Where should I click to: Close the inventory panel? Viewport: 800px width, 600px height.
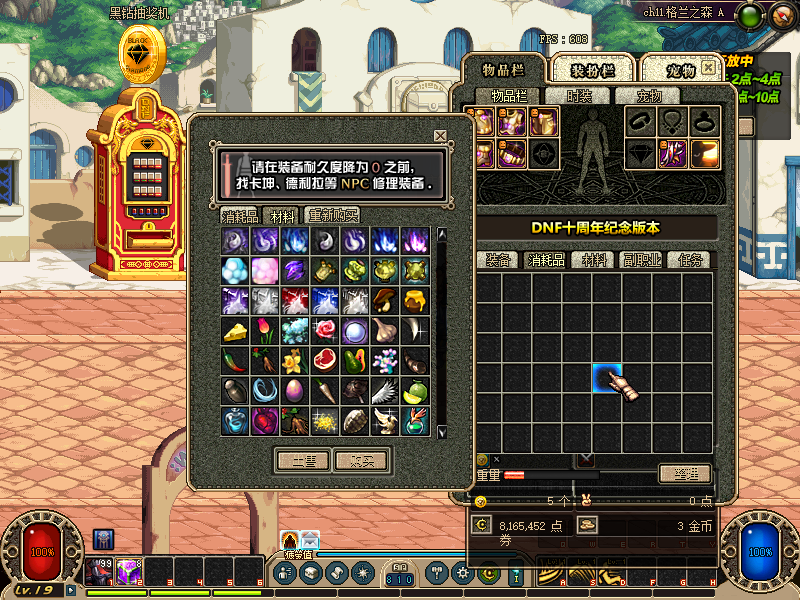click(709, 68)
